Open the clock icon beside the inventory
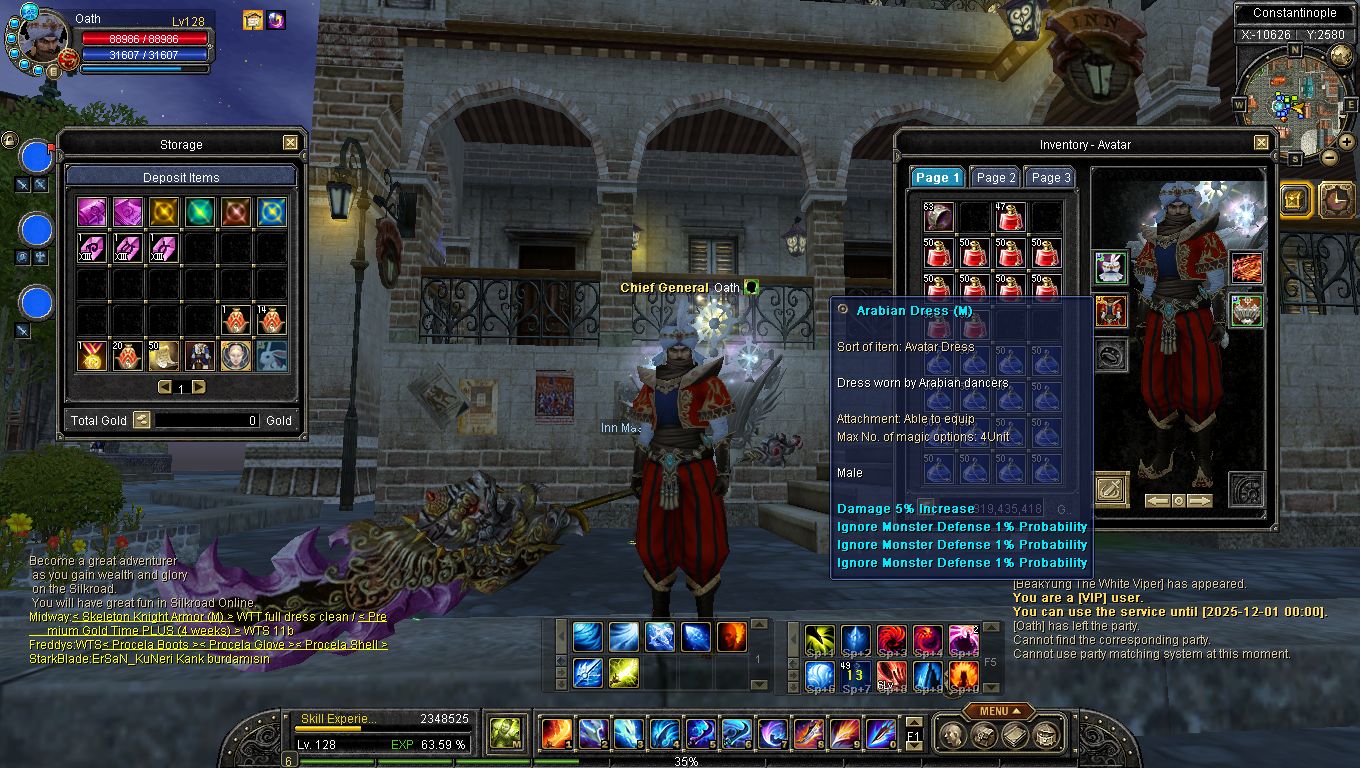 (x=1336, y=199)
